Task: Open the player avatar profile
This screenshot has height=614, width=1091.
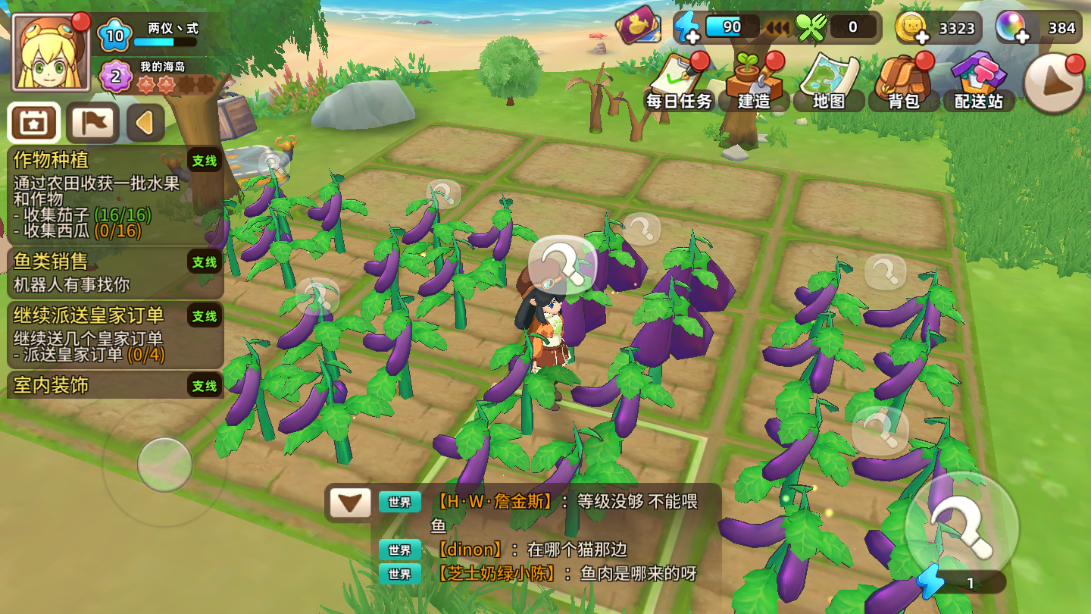Action: pos(50,52)
